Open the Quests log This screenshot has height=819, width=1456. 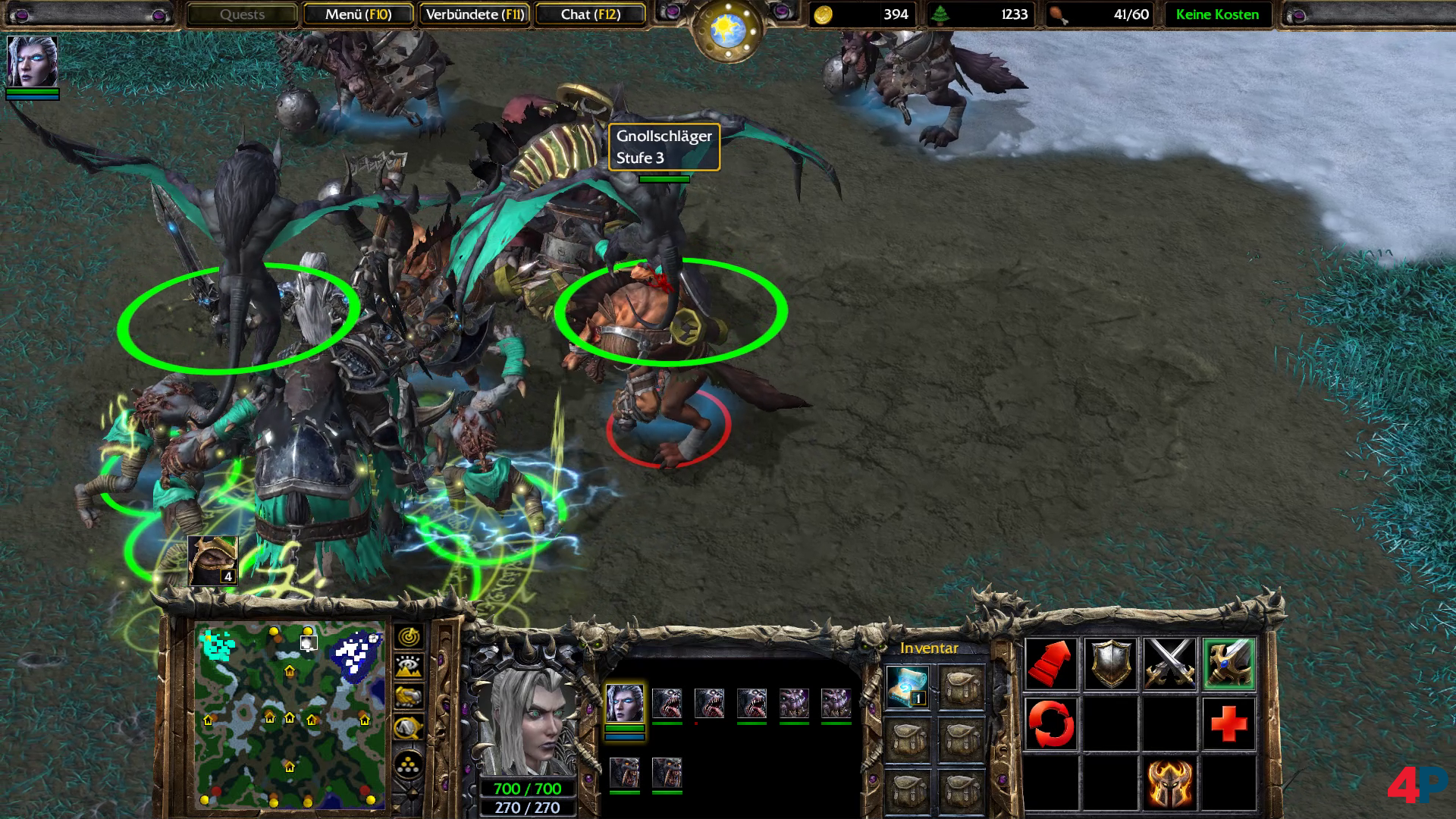(x=242, y=14)
